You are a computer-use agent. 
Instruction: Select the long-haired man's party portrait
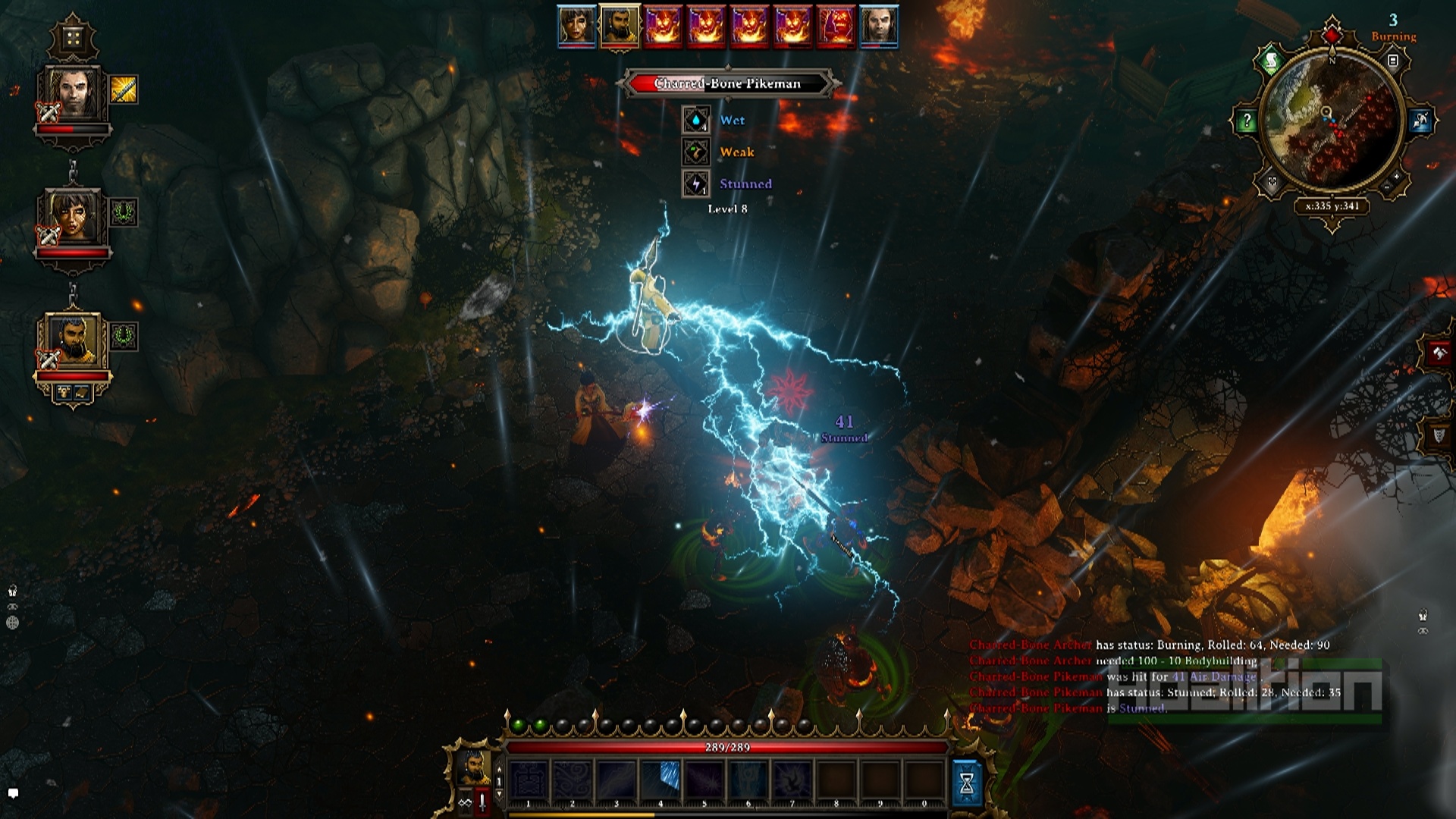[73, 94]
